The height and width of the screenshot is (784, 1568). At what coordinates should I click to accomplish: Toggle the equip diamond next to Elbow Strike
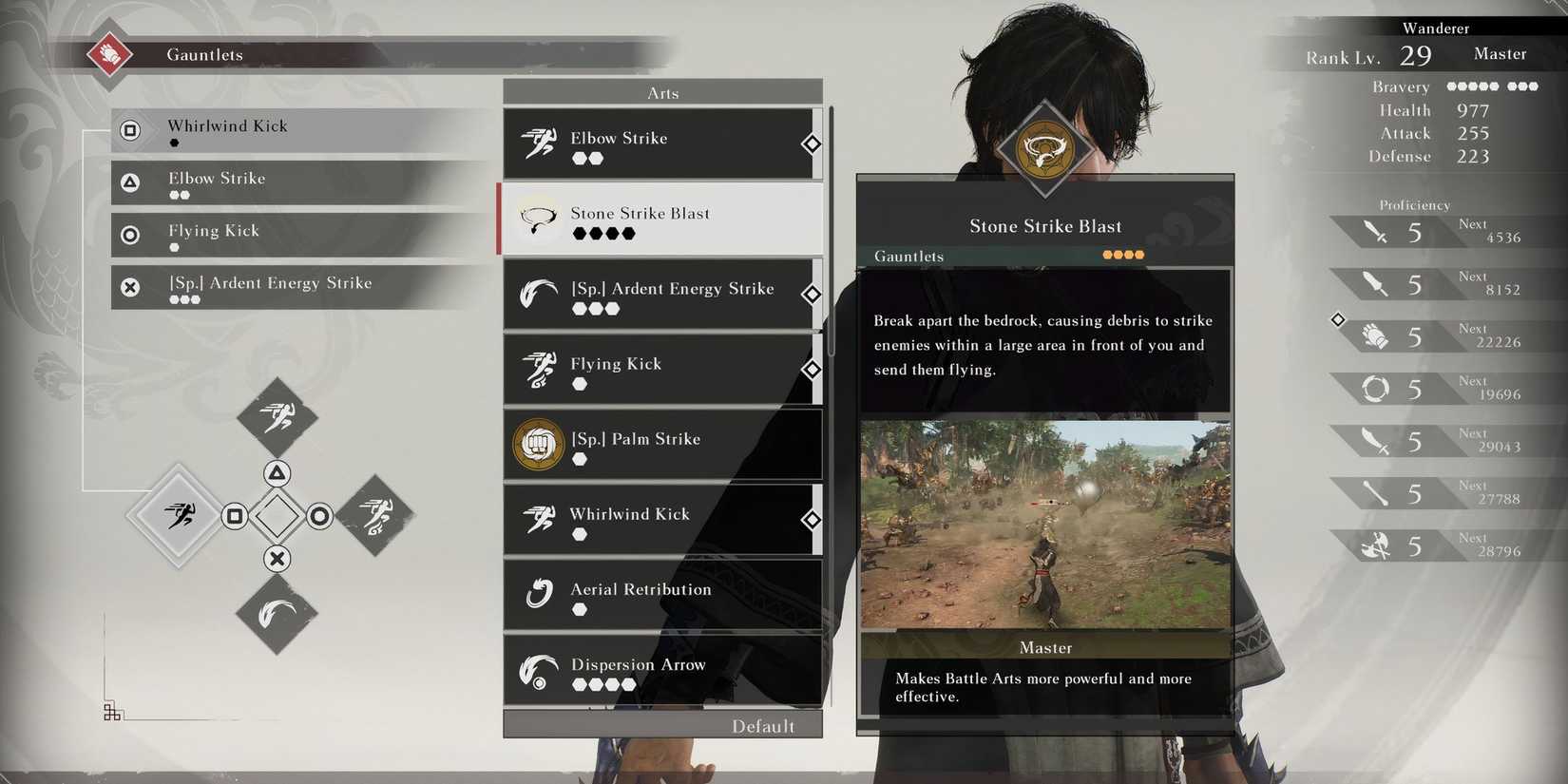(813, 143)
